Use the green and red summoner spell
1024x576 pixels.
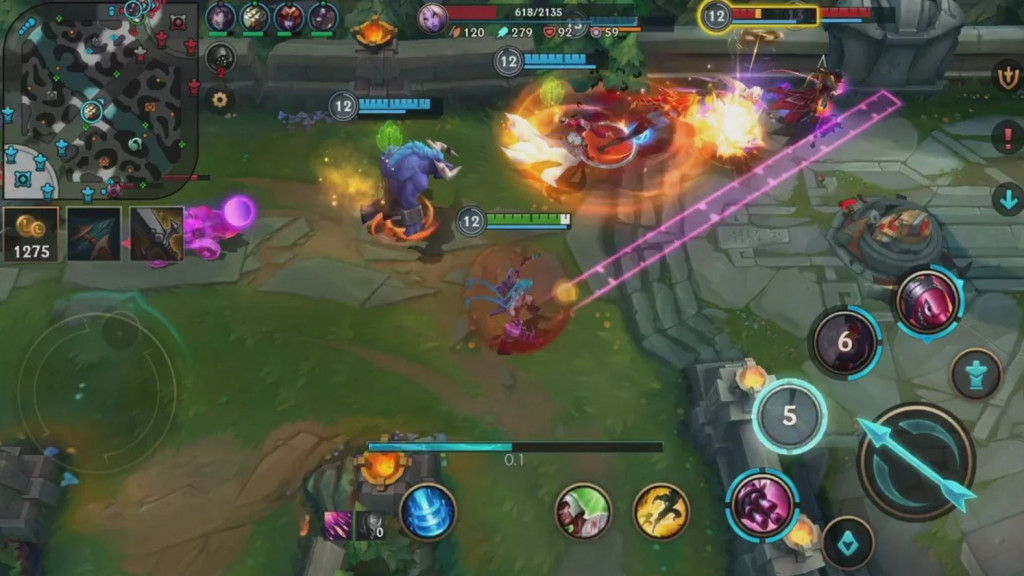(x=583, y=511)
